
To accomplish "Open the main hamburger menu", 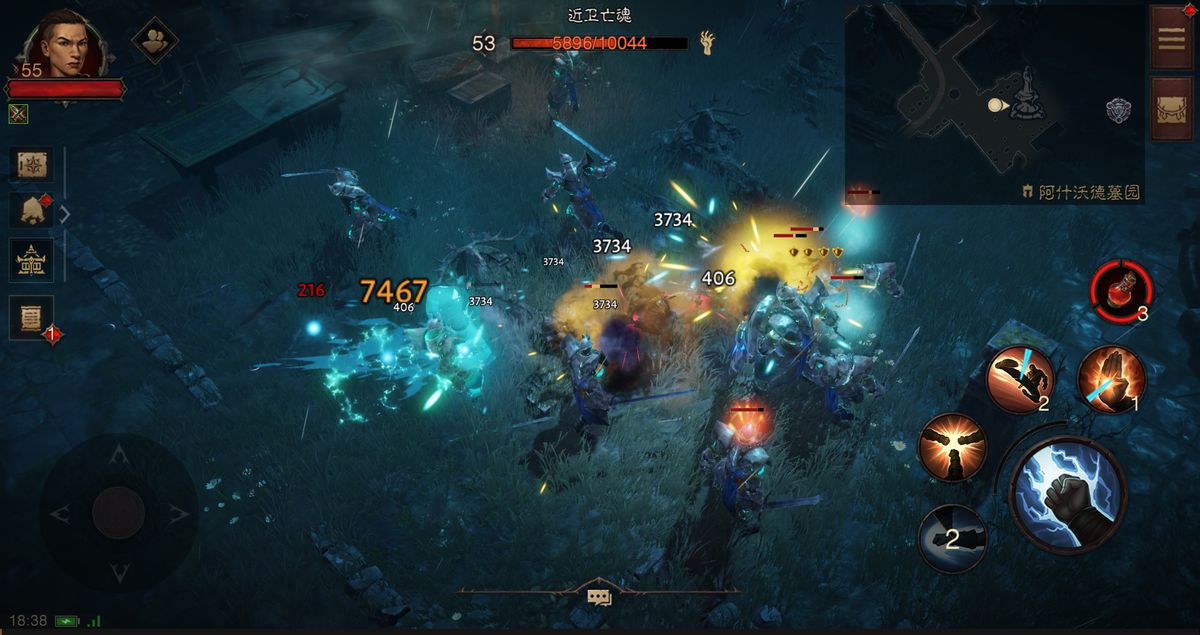I will coord(1169,38).
